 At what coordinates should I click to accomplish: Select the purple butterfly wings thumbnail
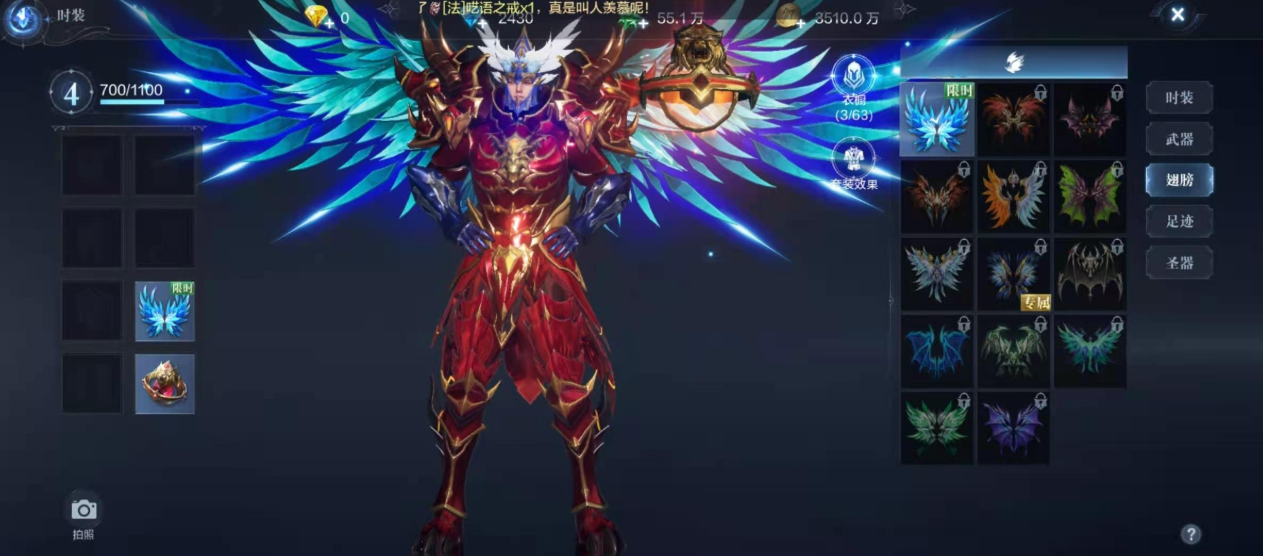pyautogui.click(x=1013, y=428)
